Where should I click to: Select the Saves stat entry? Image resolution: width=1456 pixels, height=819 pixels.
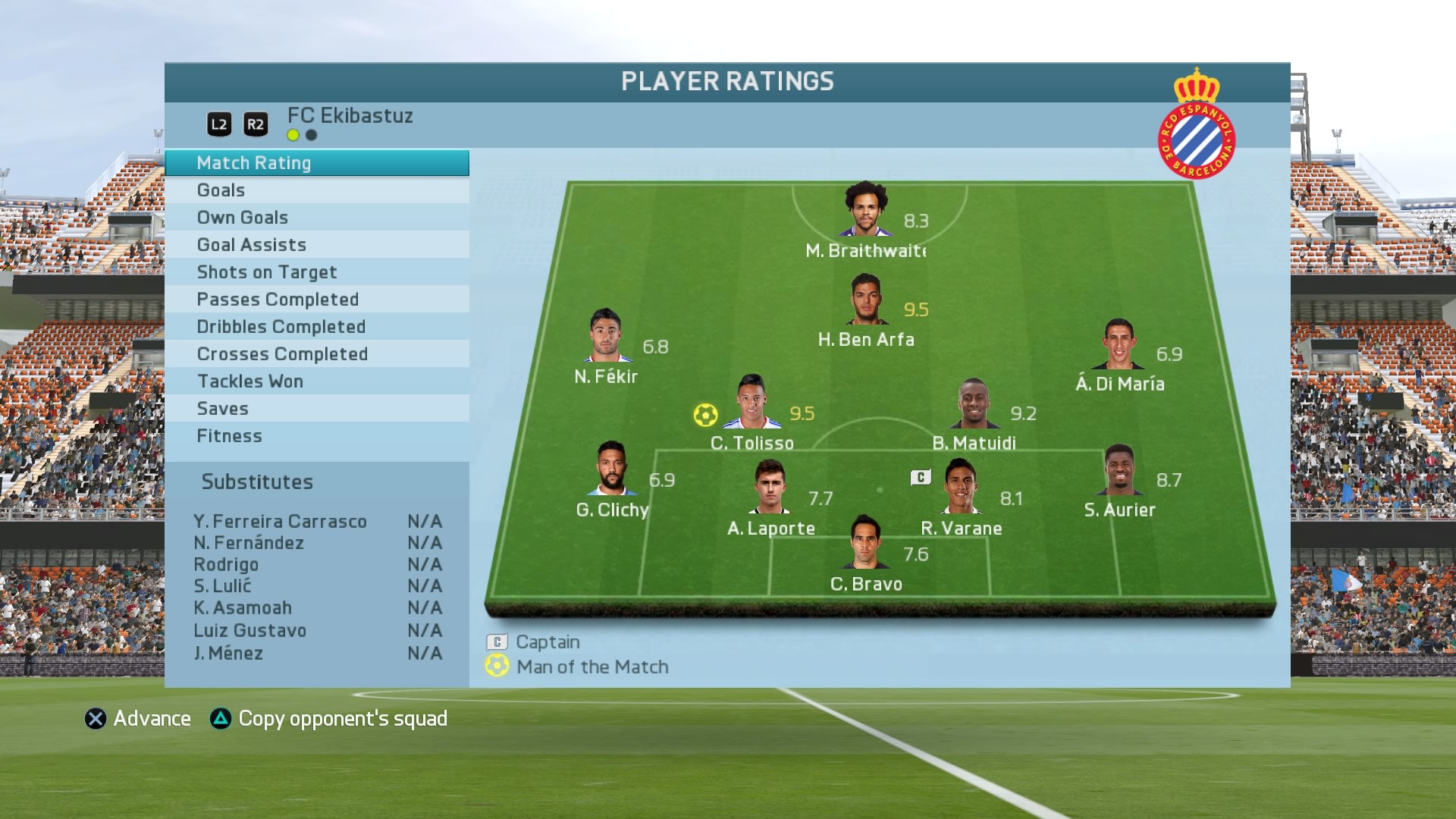click(316, 409)
